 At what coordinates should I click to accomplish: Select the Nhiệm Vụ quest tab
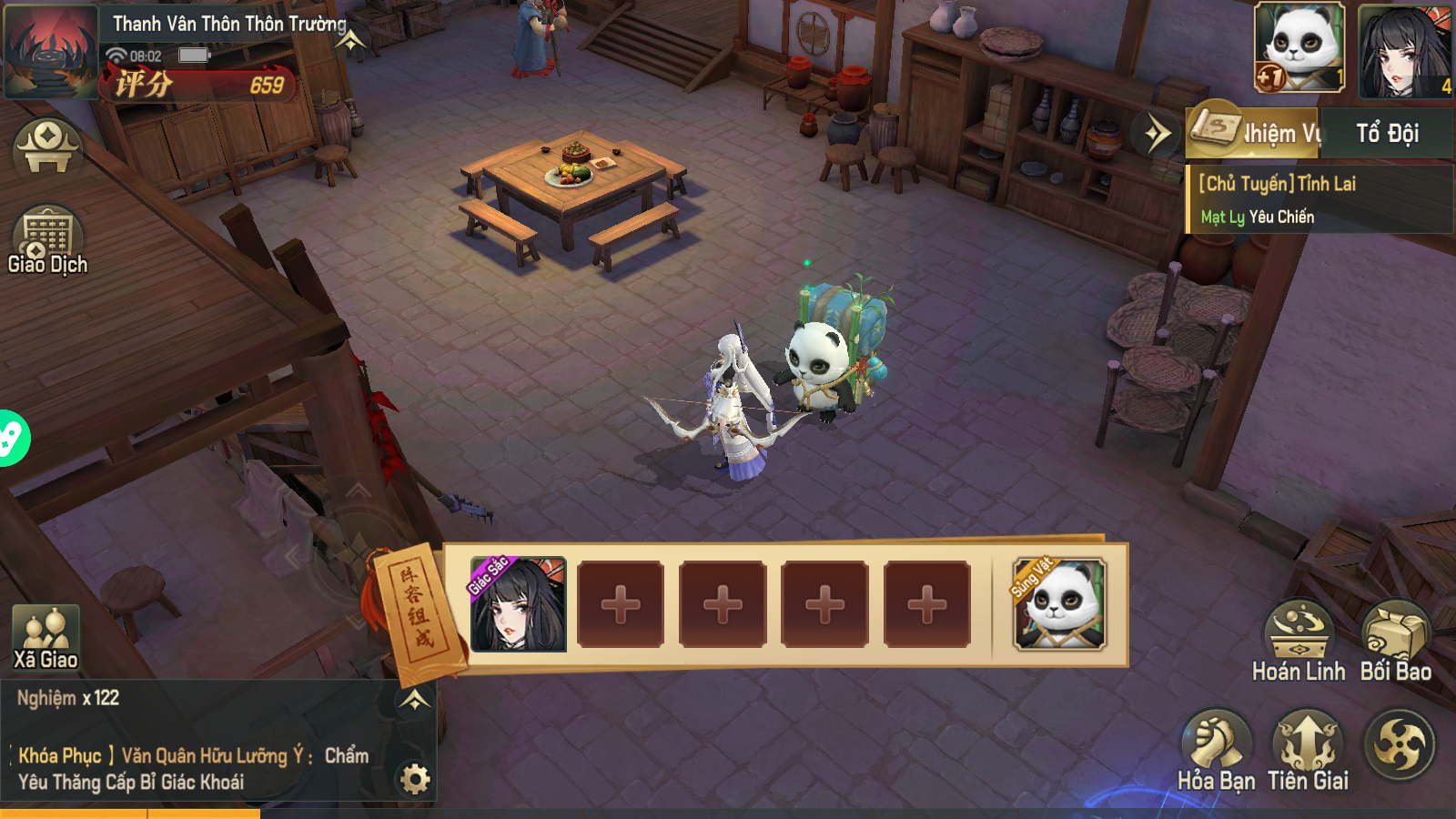pos(1256,134)
